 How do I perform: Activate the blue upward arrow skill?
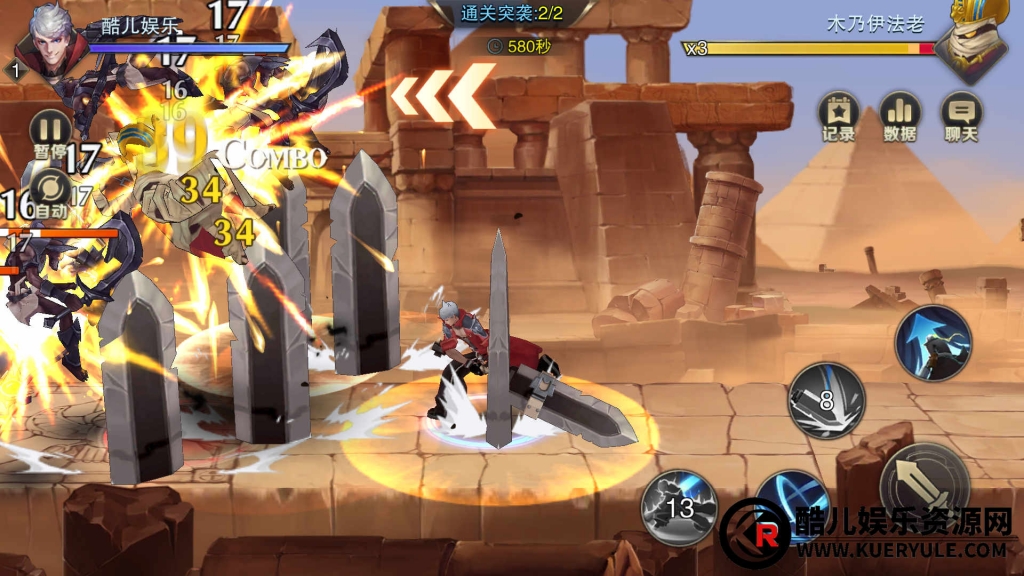(x=933, y=343)
